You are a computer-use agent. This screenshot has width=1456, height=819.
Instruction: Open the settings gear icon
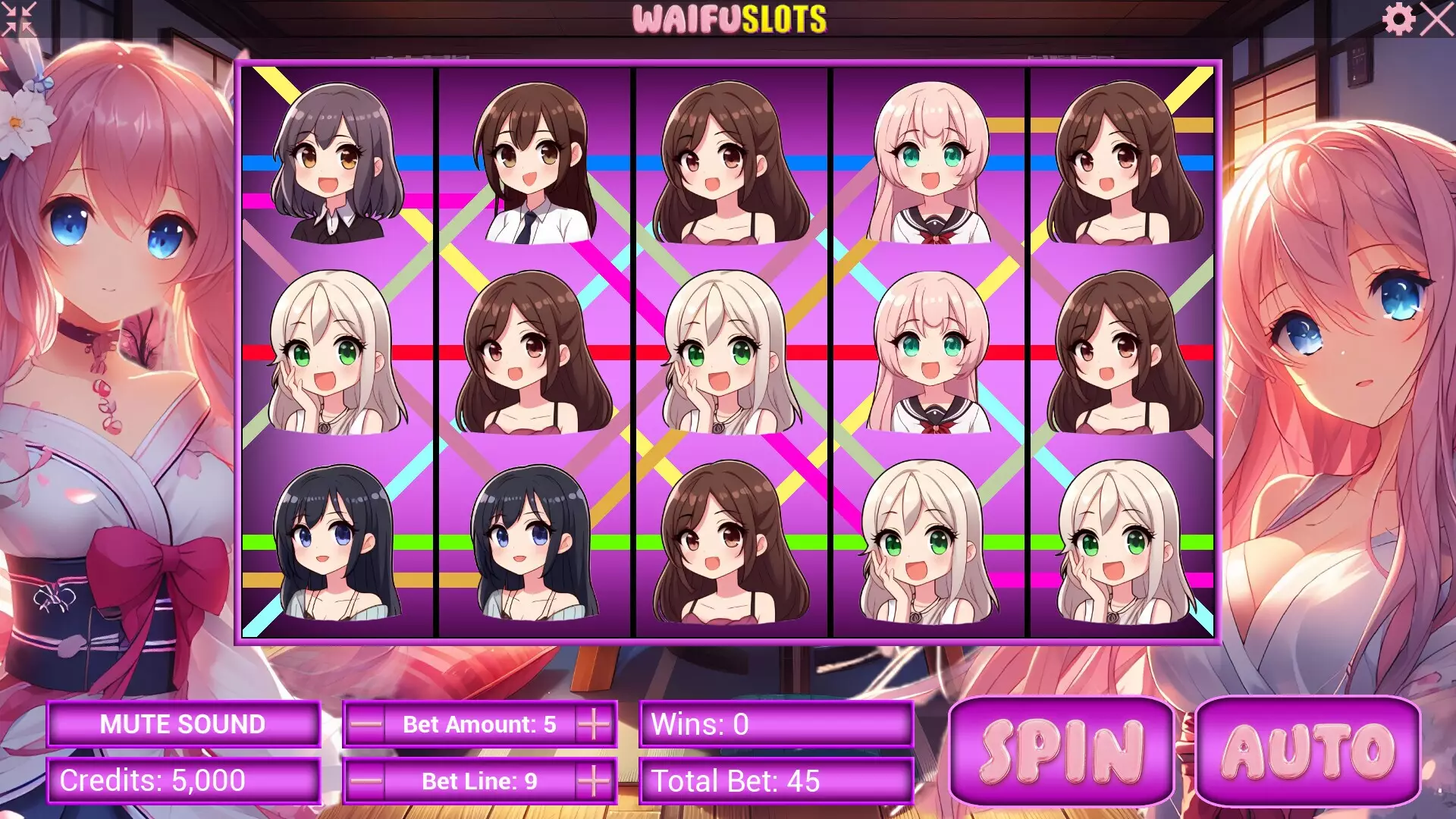pyautogui.click(x=1399, y=19)
